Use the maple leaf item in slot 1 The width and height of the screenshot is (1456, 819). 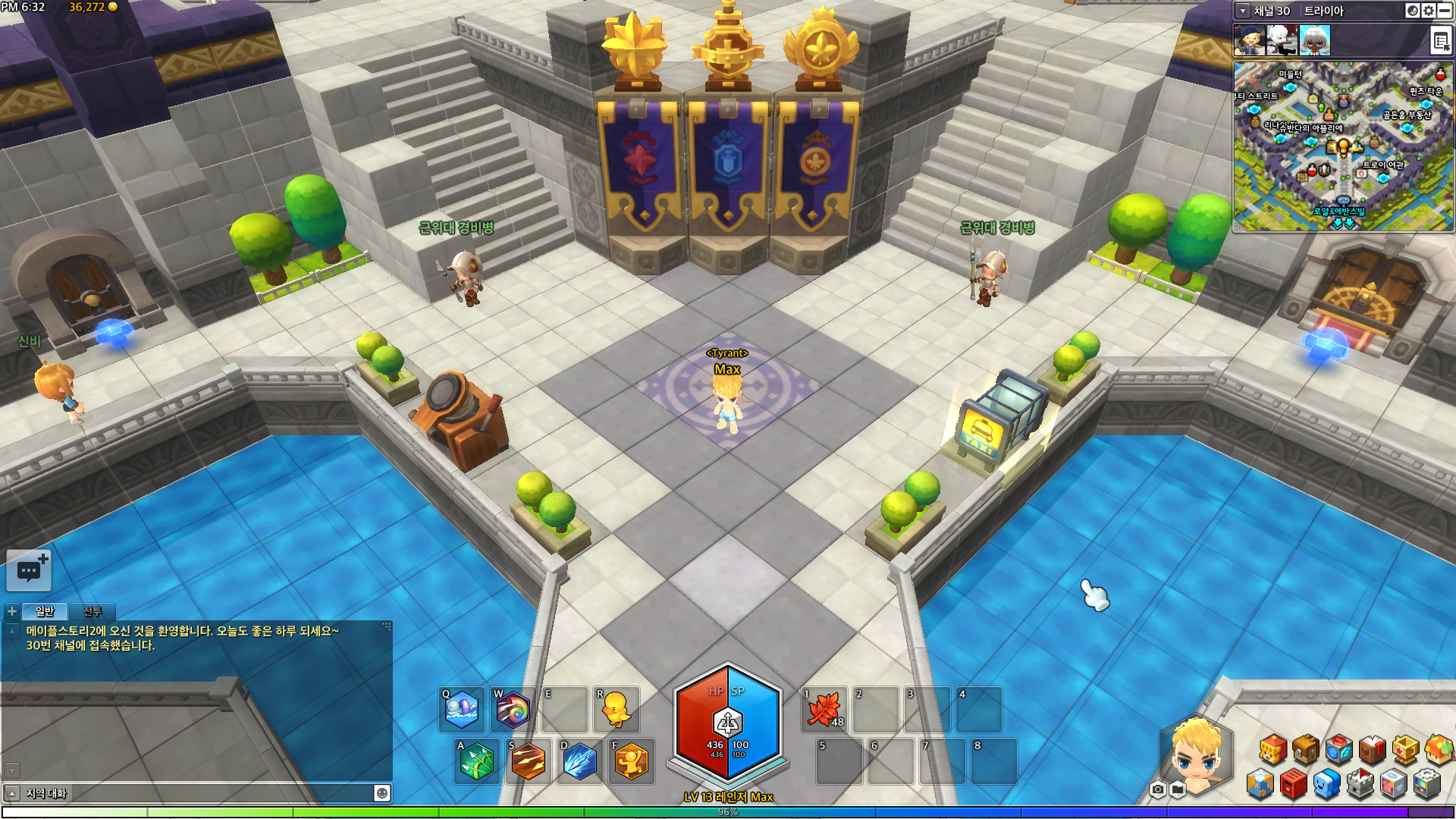point(824,711)
